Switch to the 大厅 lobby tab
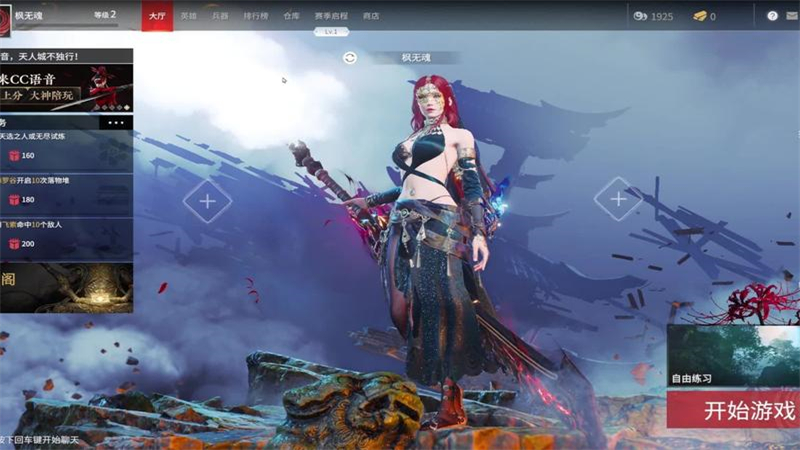This screenshot has height=450, width=800. coord(157,16)
